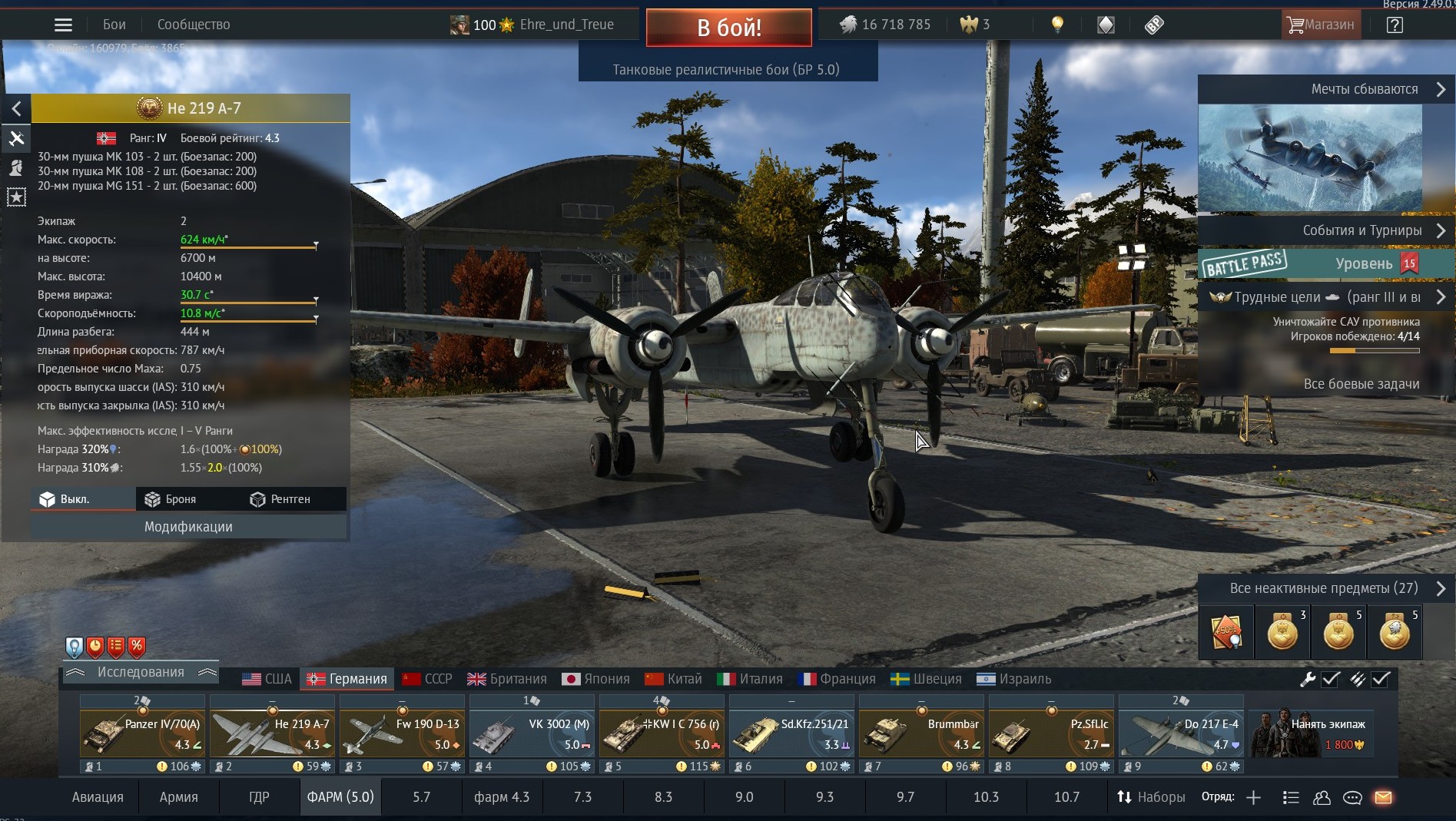Open the hamburger main menu
The image size is (1456, 821).
coord(63,25)
